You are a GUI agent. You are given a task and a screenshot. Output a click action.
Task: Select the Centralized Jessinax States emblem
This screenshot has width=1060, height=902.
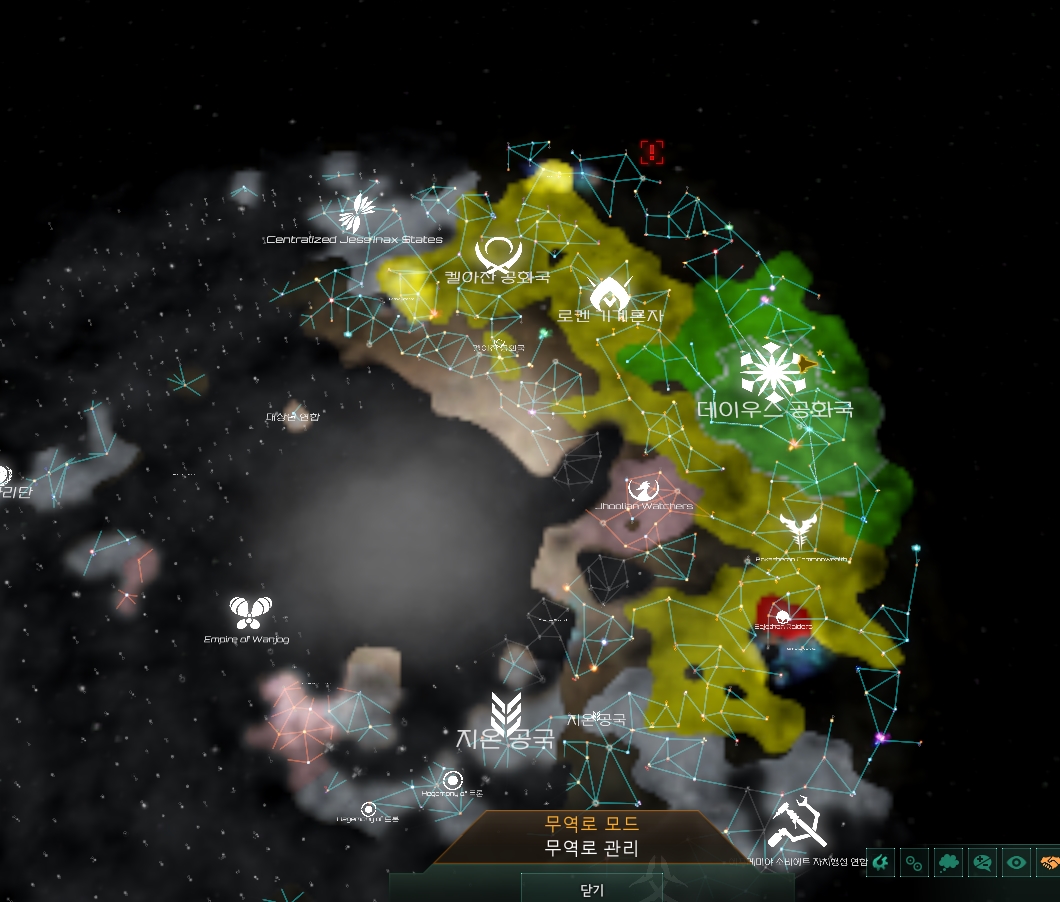(x=356, y=212)
